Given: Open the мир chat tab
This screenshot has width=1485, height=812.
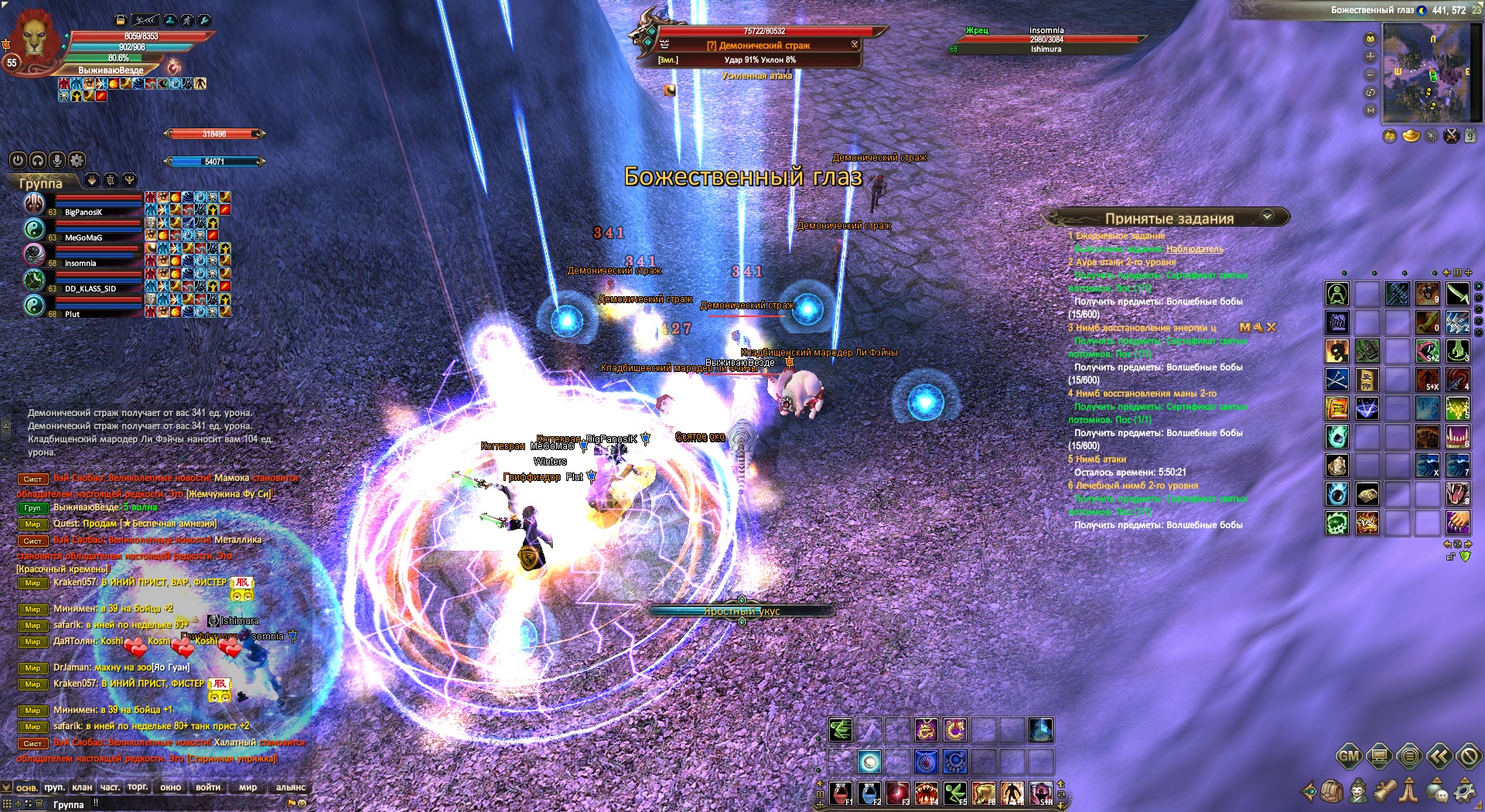Looking at the screenshot, I should click(x=247, y=787).
